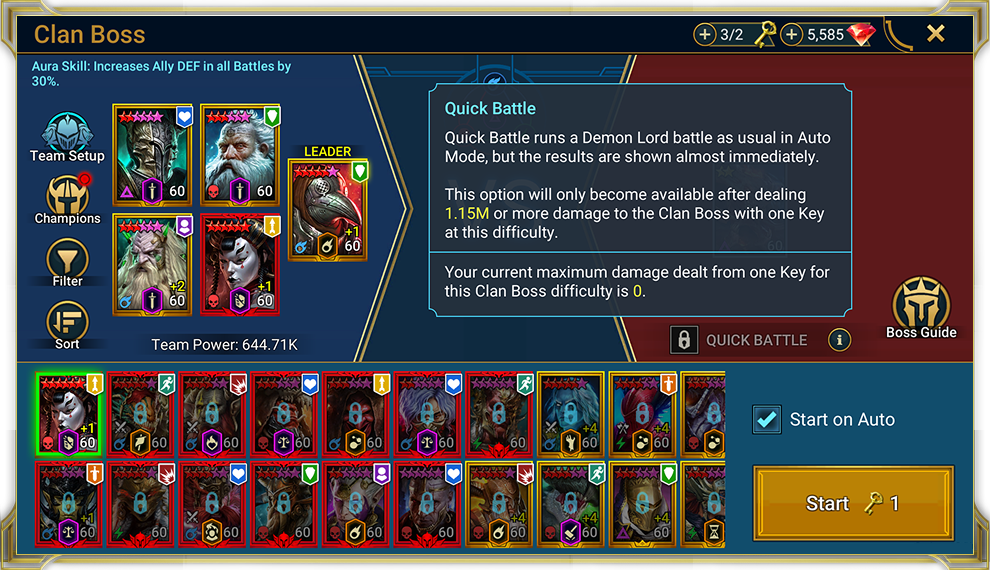Toggle the Start on Auto checkbox
The width and height of the screenshot is (990, 570).
(767, 420)
